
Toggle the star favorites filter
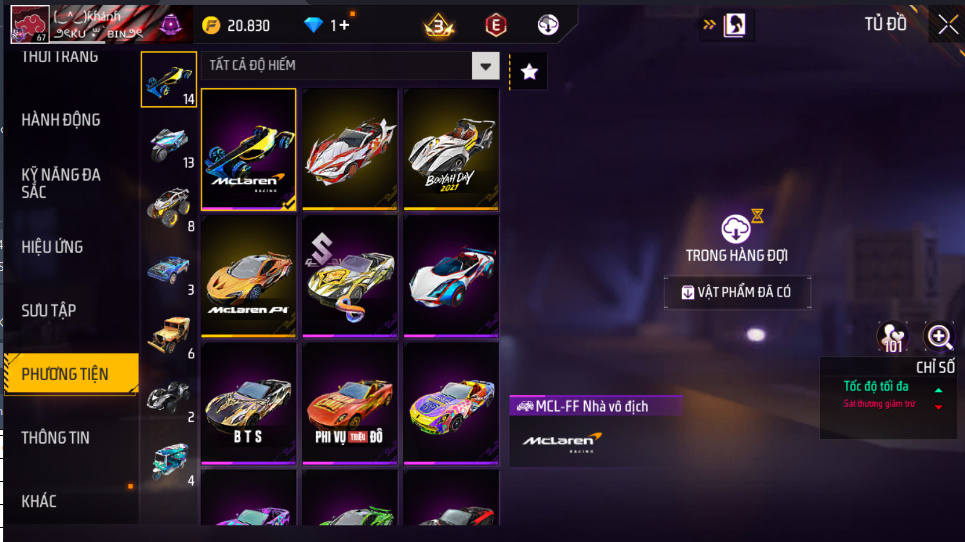(x=529, y=71)
